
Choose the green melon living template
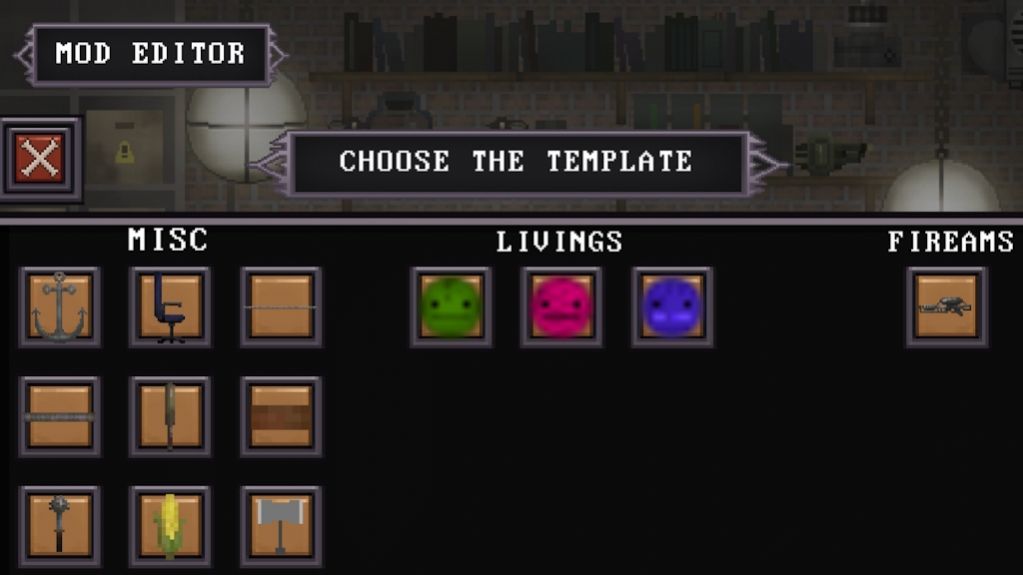click(451, 307)
